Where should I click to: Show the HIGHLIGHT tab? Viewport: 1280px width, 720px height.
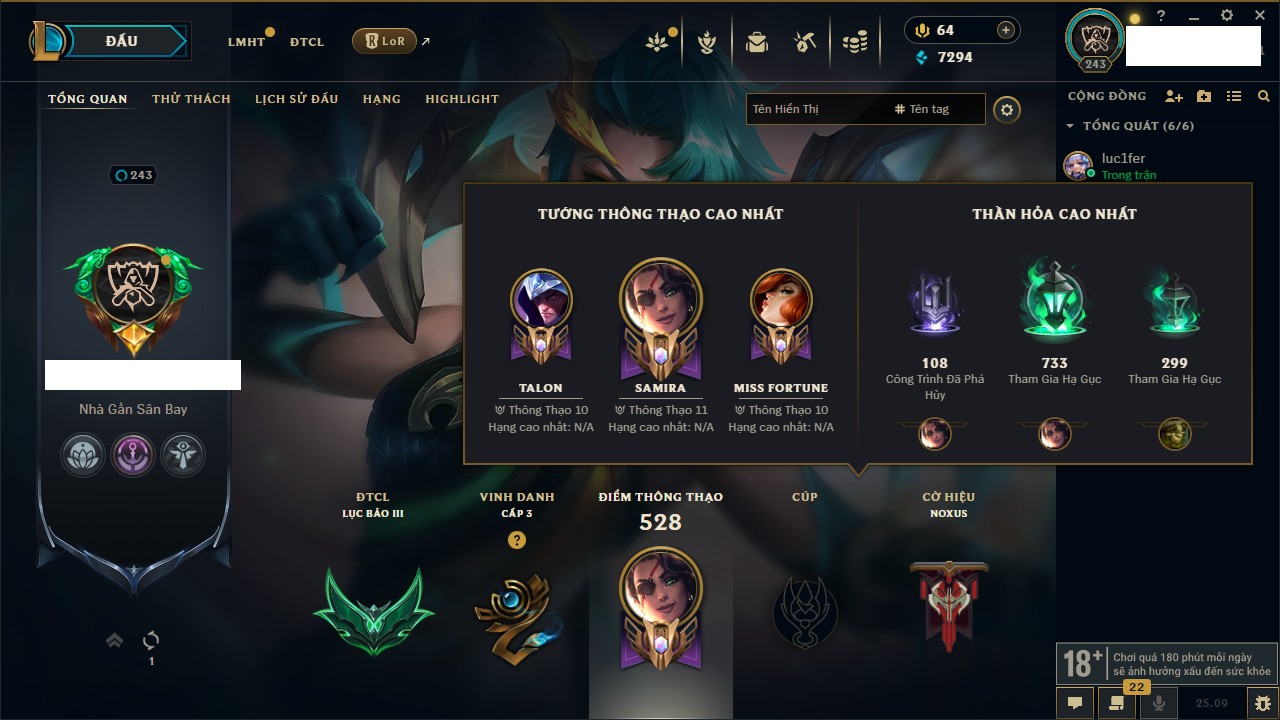pos(461,99)
